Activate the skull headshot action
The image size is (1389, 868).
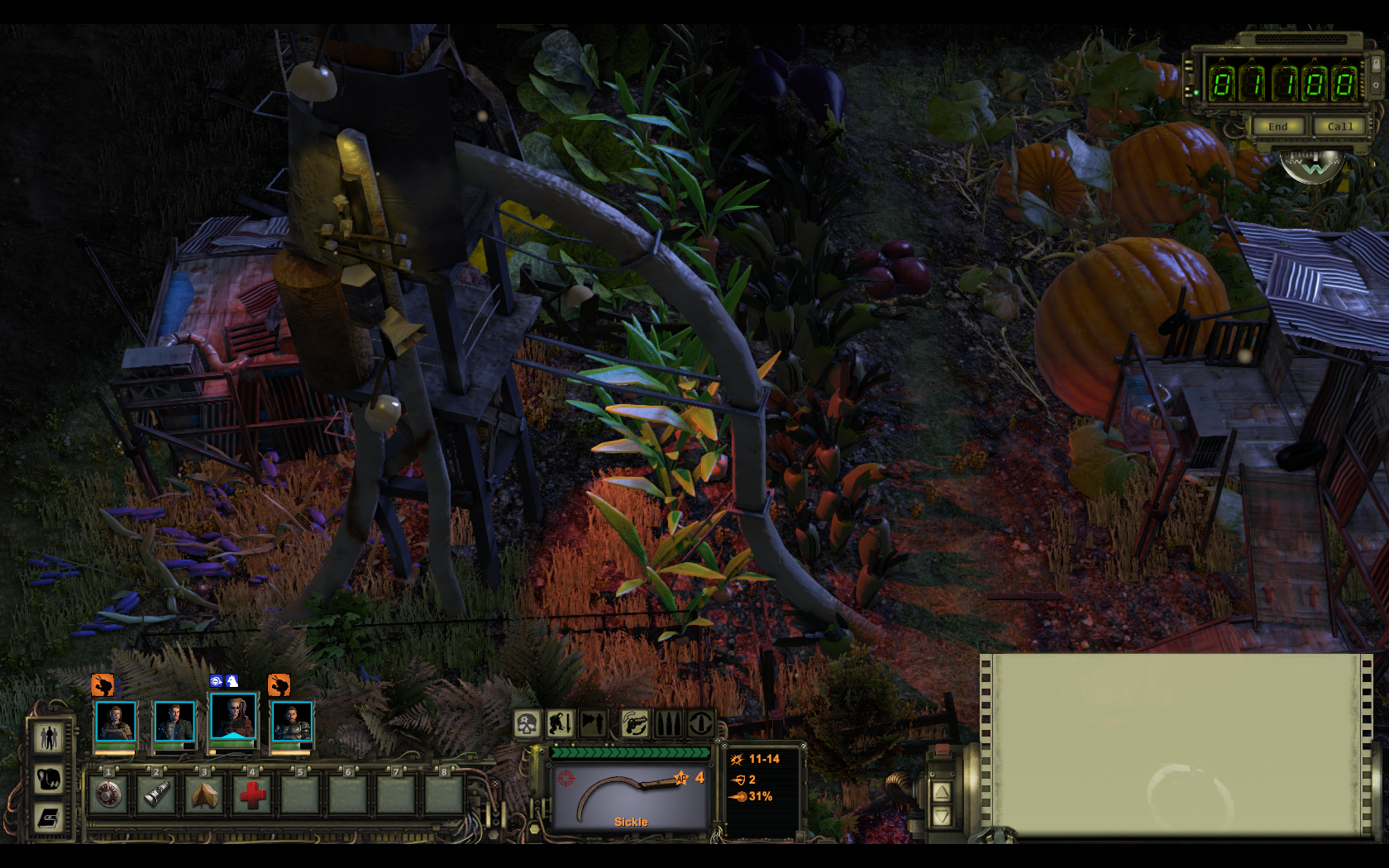pos(527,724)
